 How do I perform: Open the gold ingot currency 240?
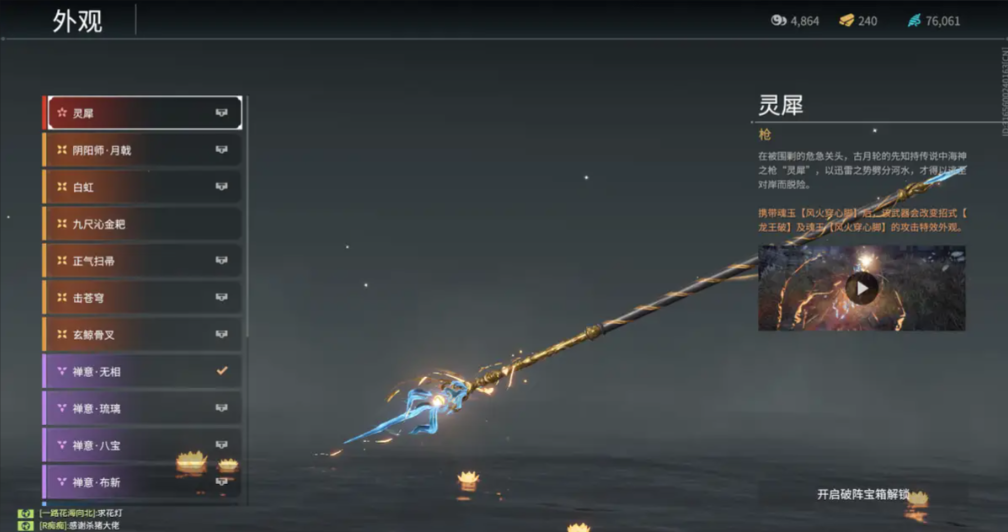857,21
